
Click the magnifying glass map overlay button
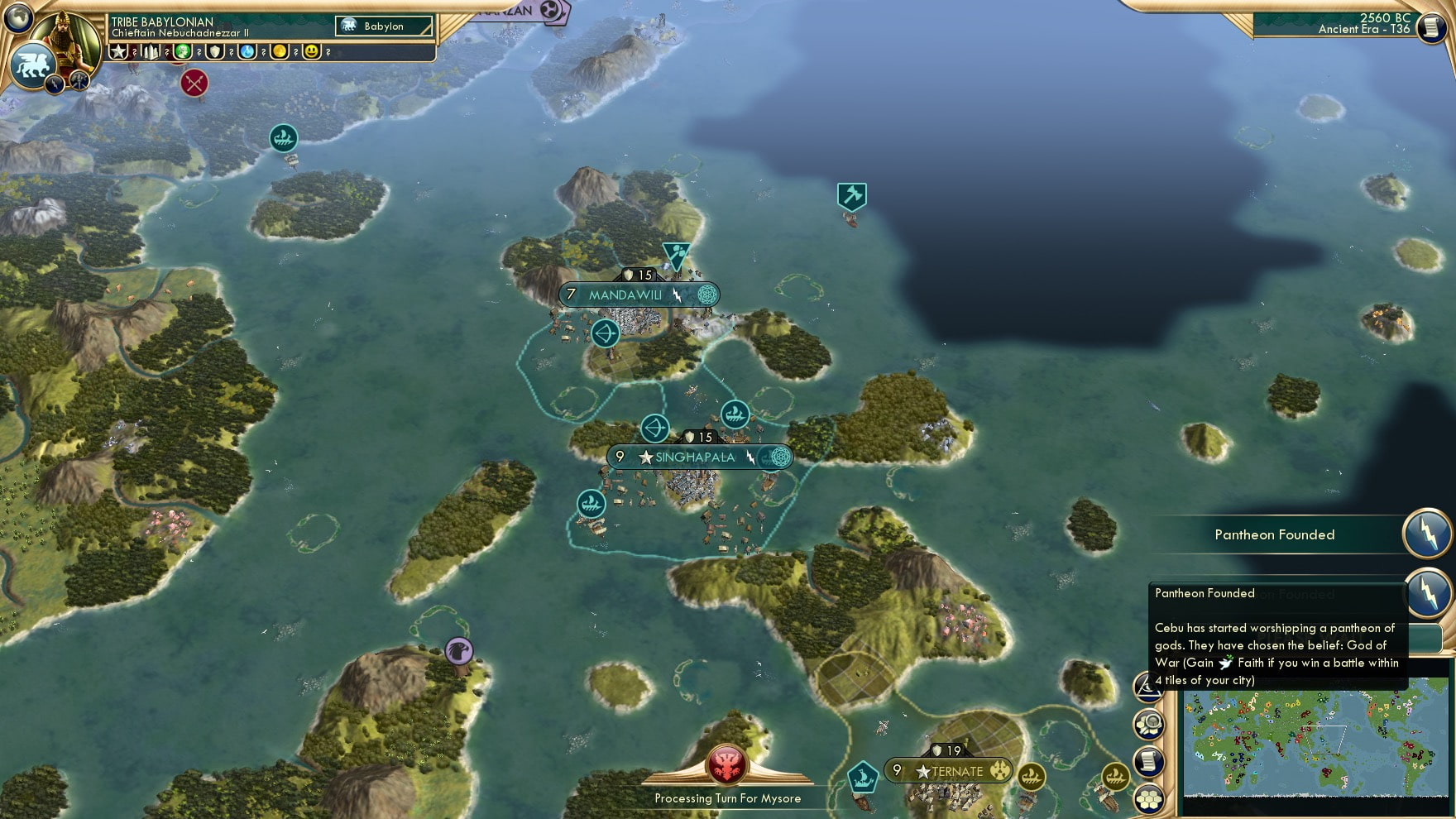click(1150, 723)
